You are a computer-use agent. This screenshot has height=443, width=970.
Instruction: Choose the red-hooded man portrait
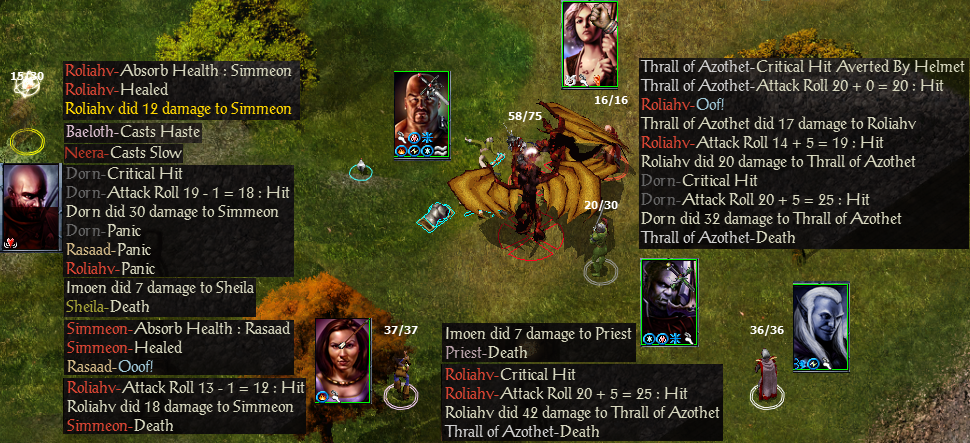click(30, 205)
